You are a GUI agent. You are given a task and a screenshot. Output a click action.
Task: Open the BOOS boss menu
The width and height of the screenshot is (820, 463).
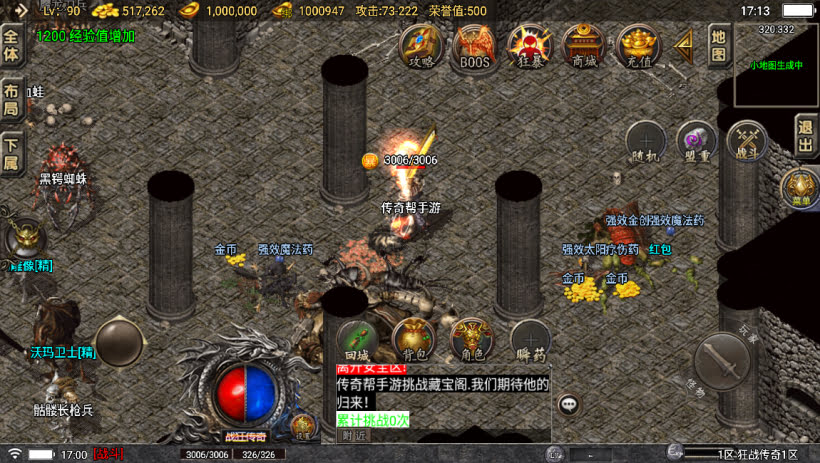(x=475, y=45)
